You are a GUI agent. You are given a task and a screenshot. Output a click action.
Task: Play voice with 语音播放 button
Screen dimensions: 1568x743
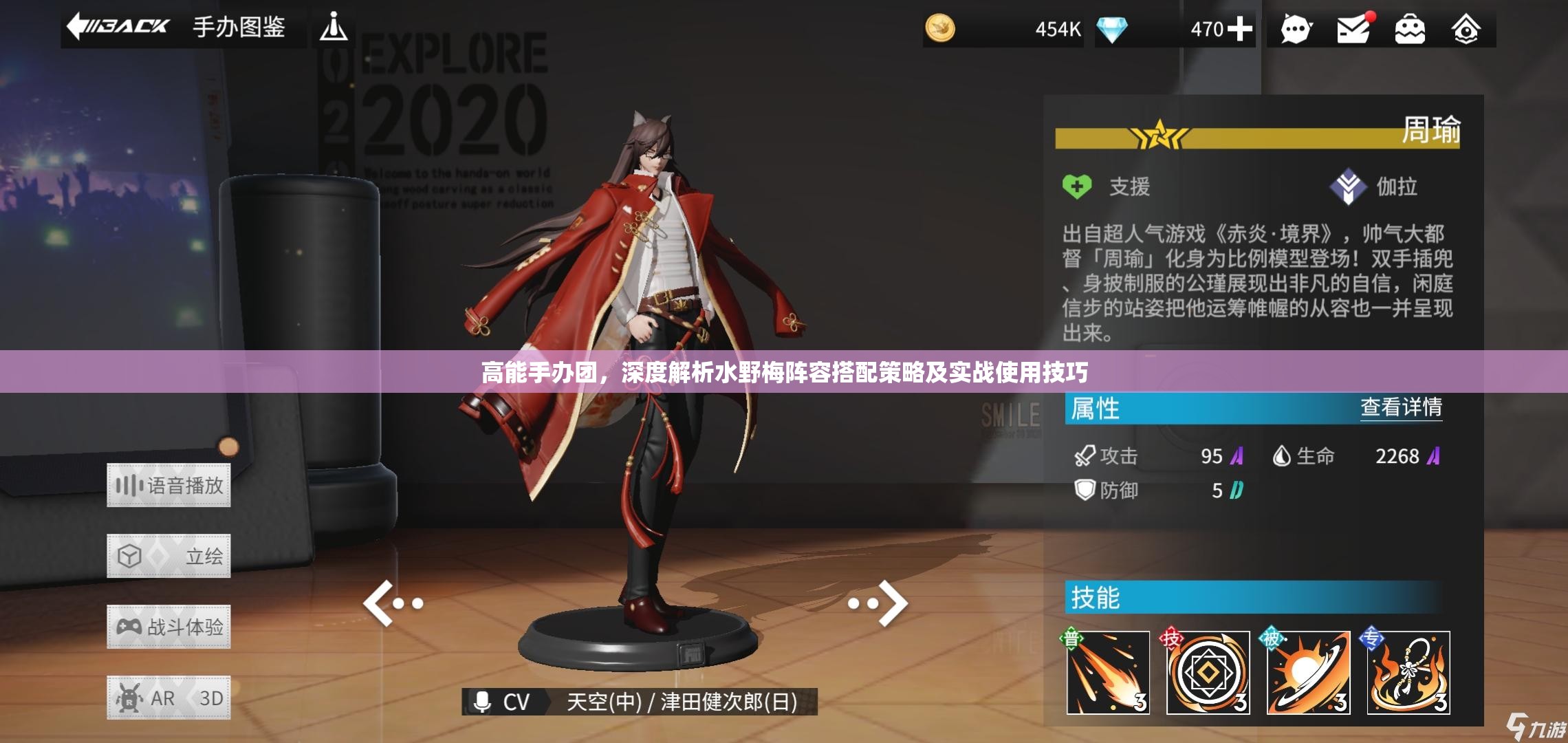point(168,486)
